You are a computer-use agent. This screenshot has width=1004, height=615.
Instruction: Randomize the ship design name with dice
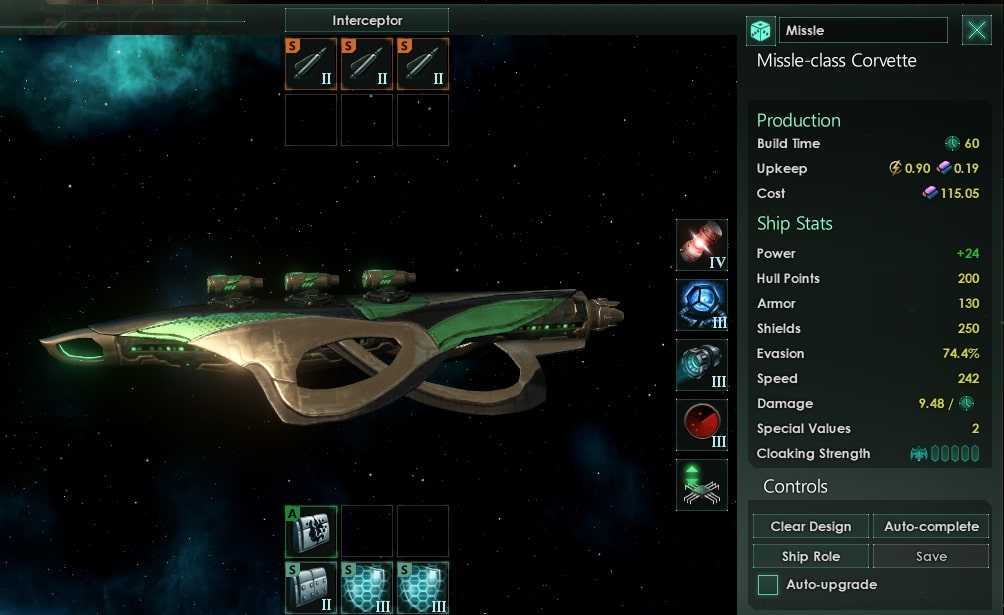[x=761, y=31]
